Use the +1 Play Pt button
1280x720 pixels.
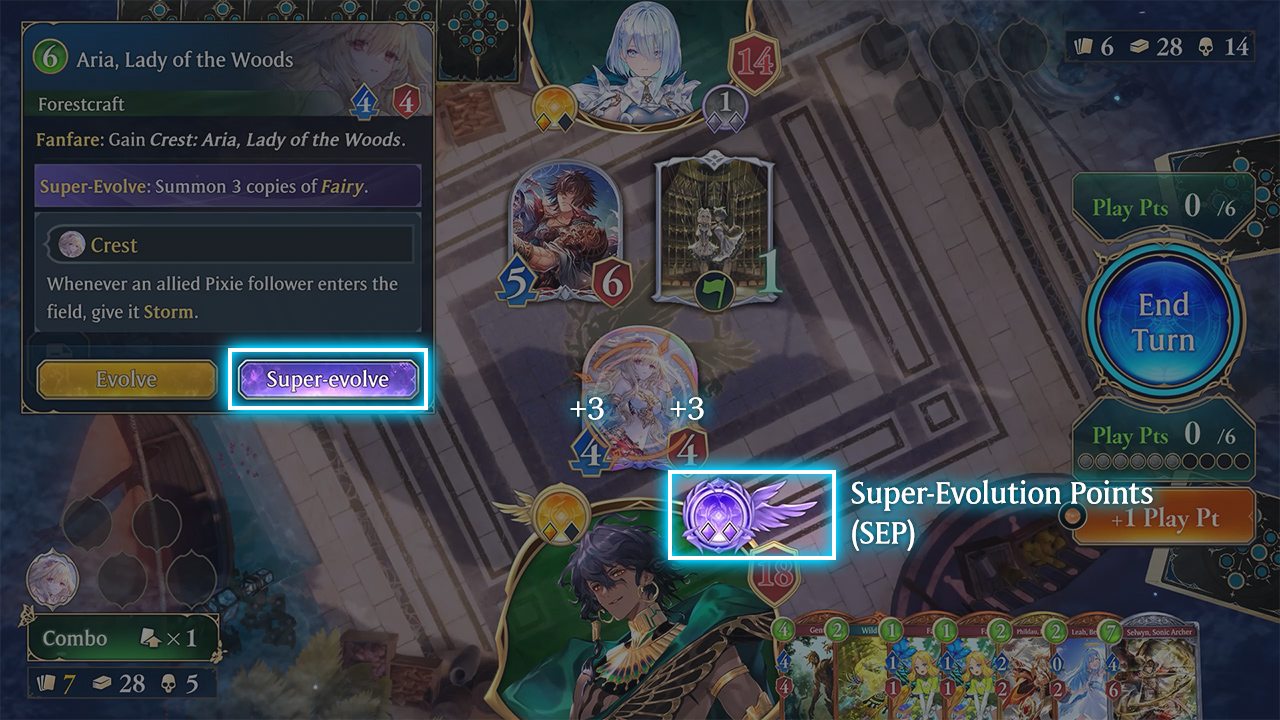[1163, 518]
